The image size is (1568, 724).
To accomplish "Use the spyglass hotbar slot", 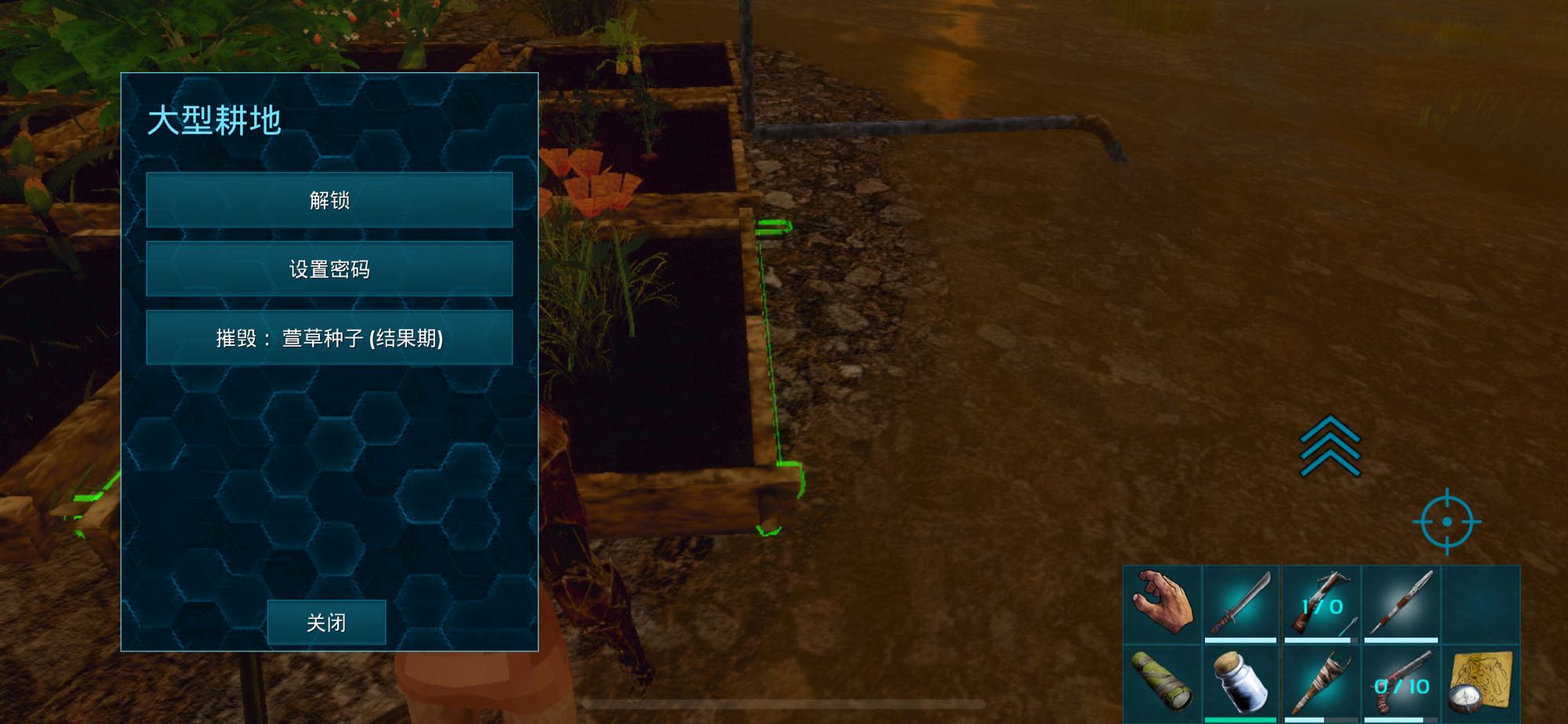I will [x=1162, y=682].
